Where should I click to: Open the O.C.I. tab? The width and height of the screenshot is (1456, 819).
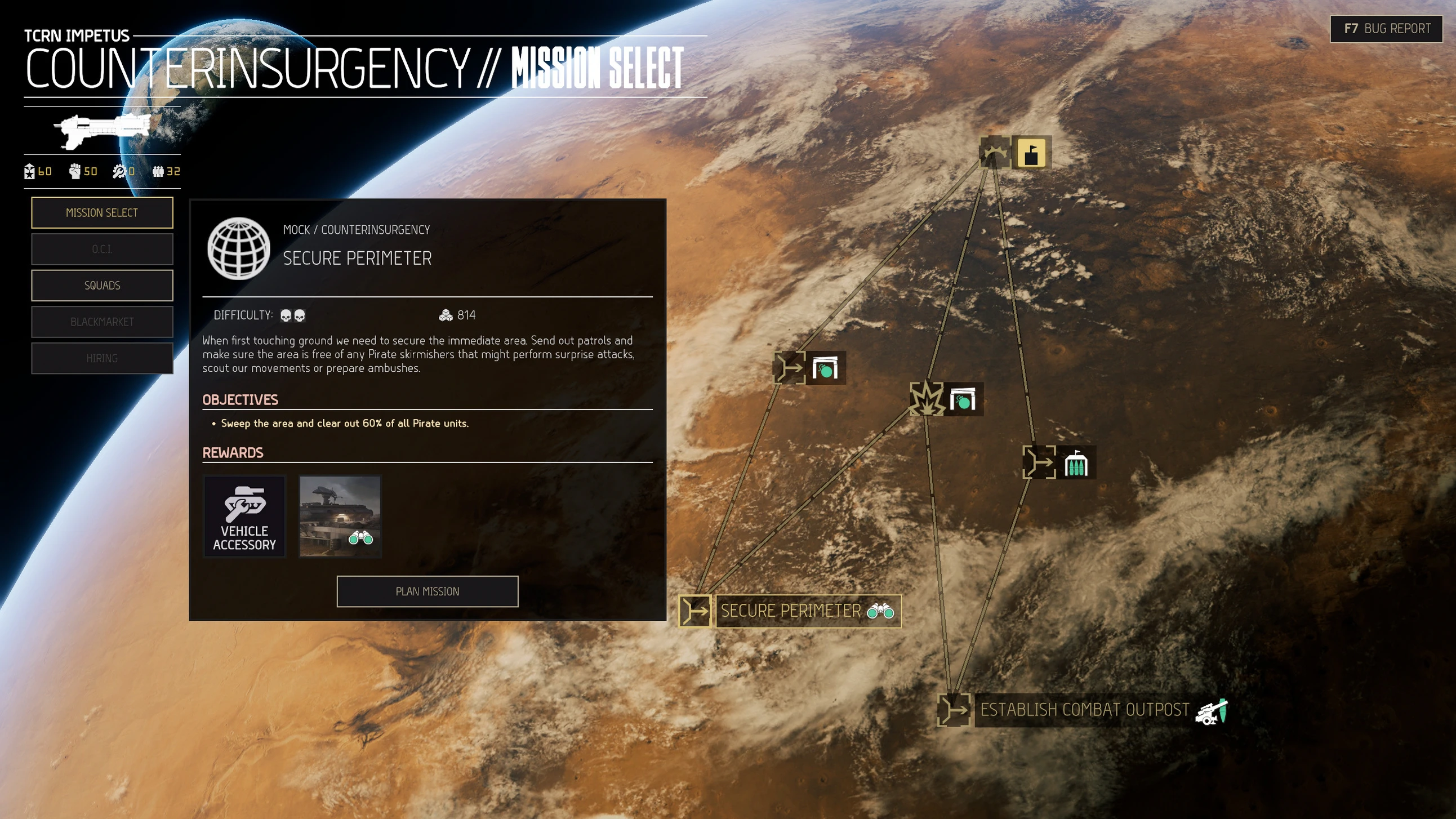(102, 250)
